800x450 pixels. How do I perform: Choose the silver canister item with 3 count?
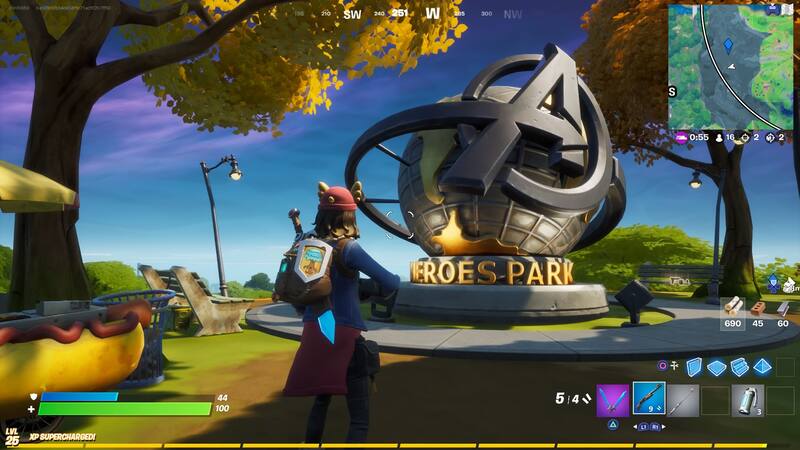point(746,400)
